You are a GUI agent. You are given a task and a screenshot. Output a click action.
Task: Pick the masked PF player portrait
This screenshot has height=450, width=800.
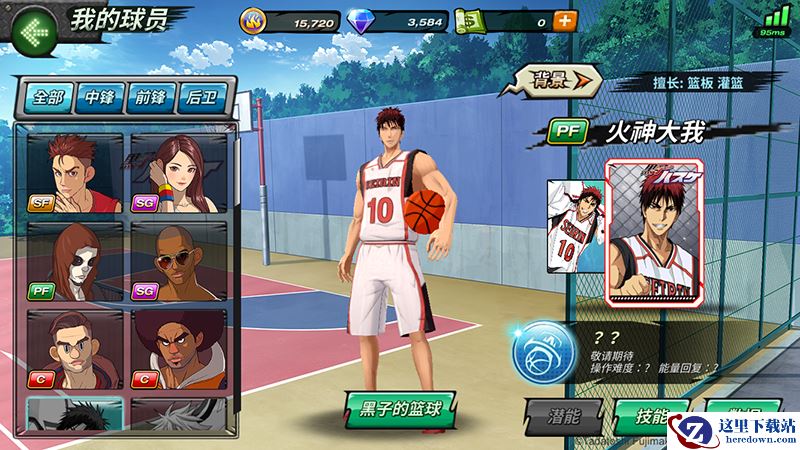click(x=74, y=261)
